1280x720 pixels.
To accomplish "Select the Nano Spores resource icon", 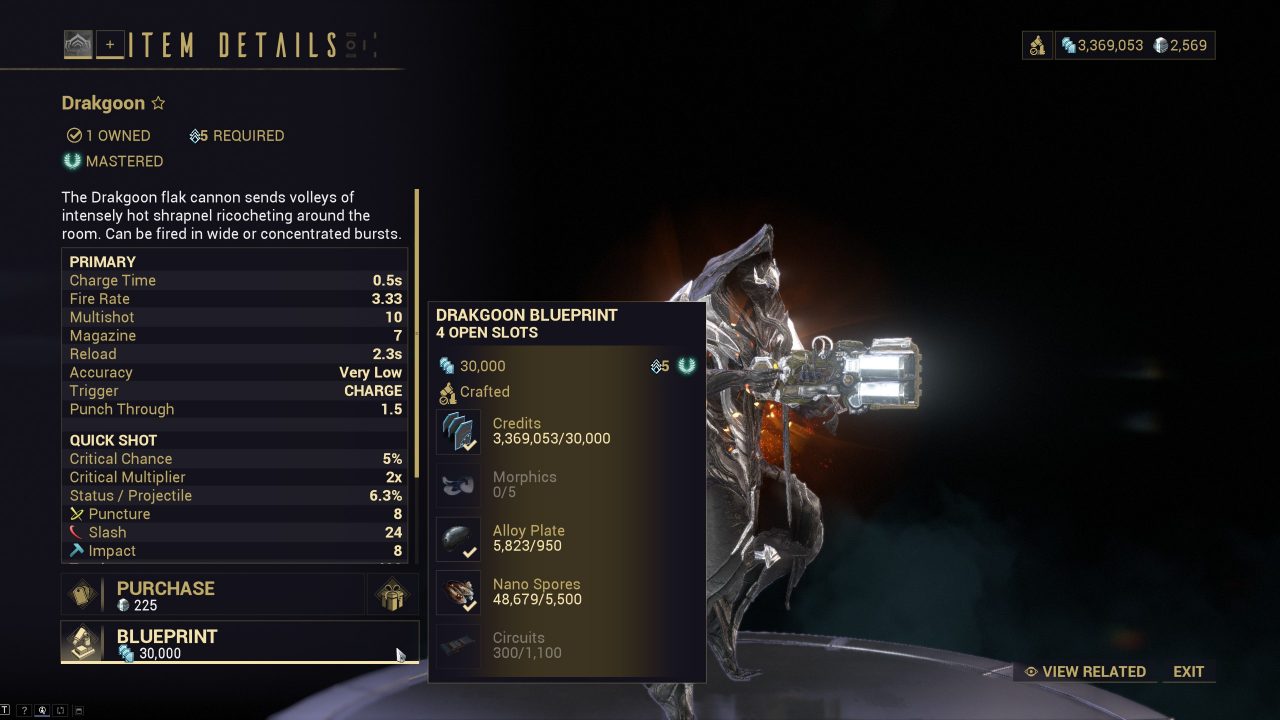I will pyautogui.click(x=457, y=592).
